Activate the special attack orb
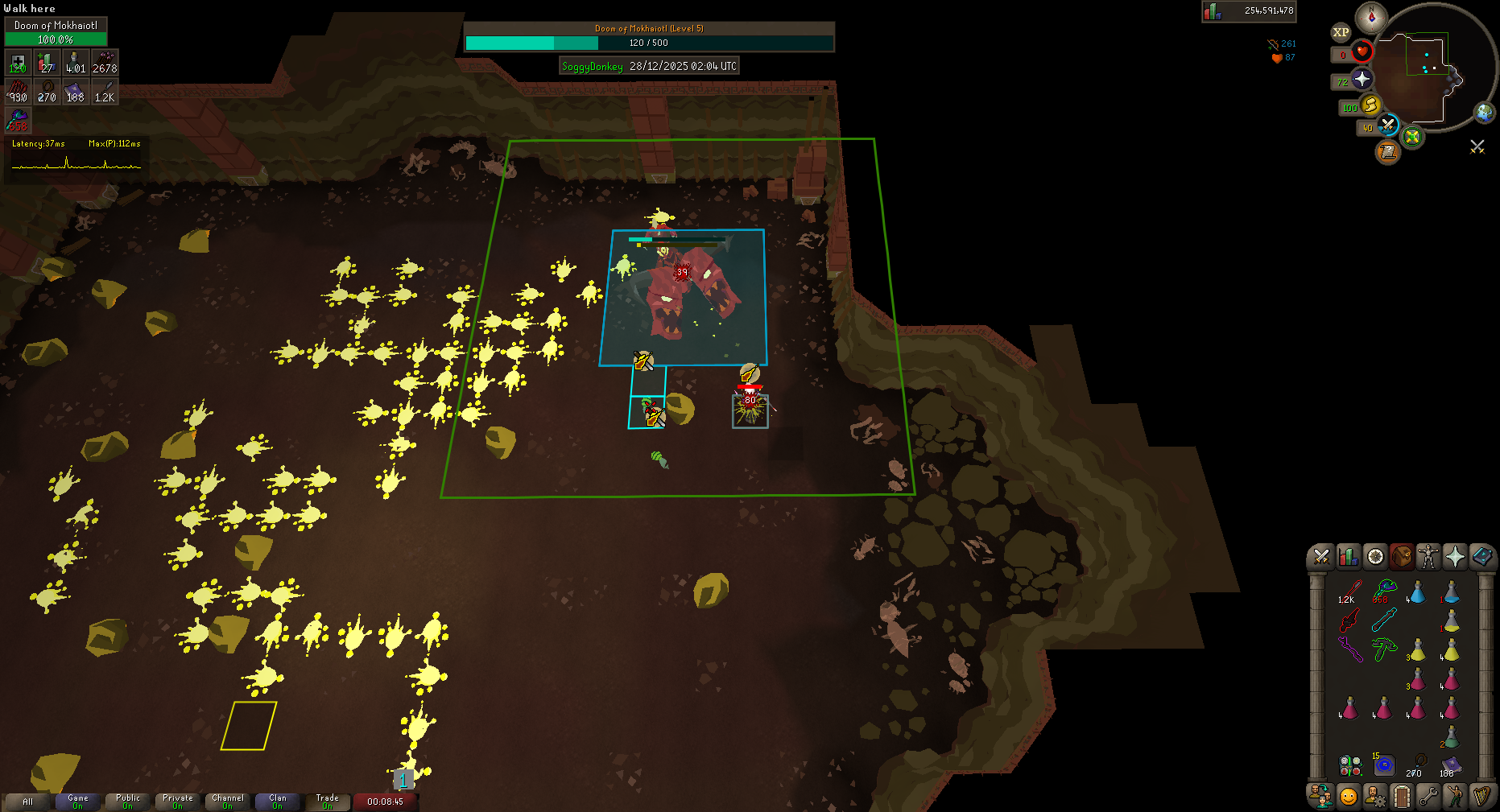Viewport: 1500px width, 812px height. tap(1387, 126)
